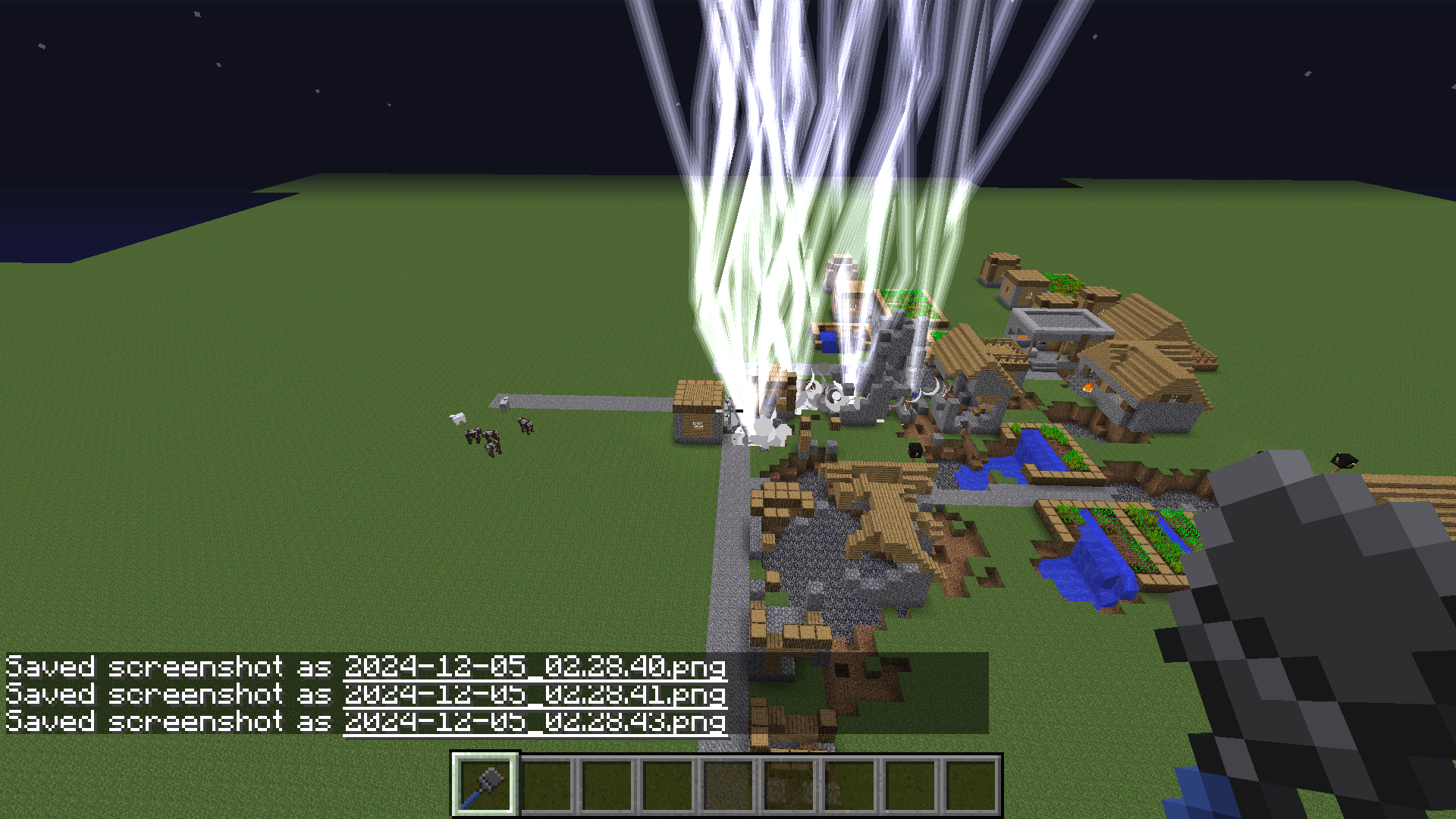The height and width of the screenshot is (819, 1456).
Task: Click the crosshair at screen center
Action: pyautogui.click(x=730, y=409)
